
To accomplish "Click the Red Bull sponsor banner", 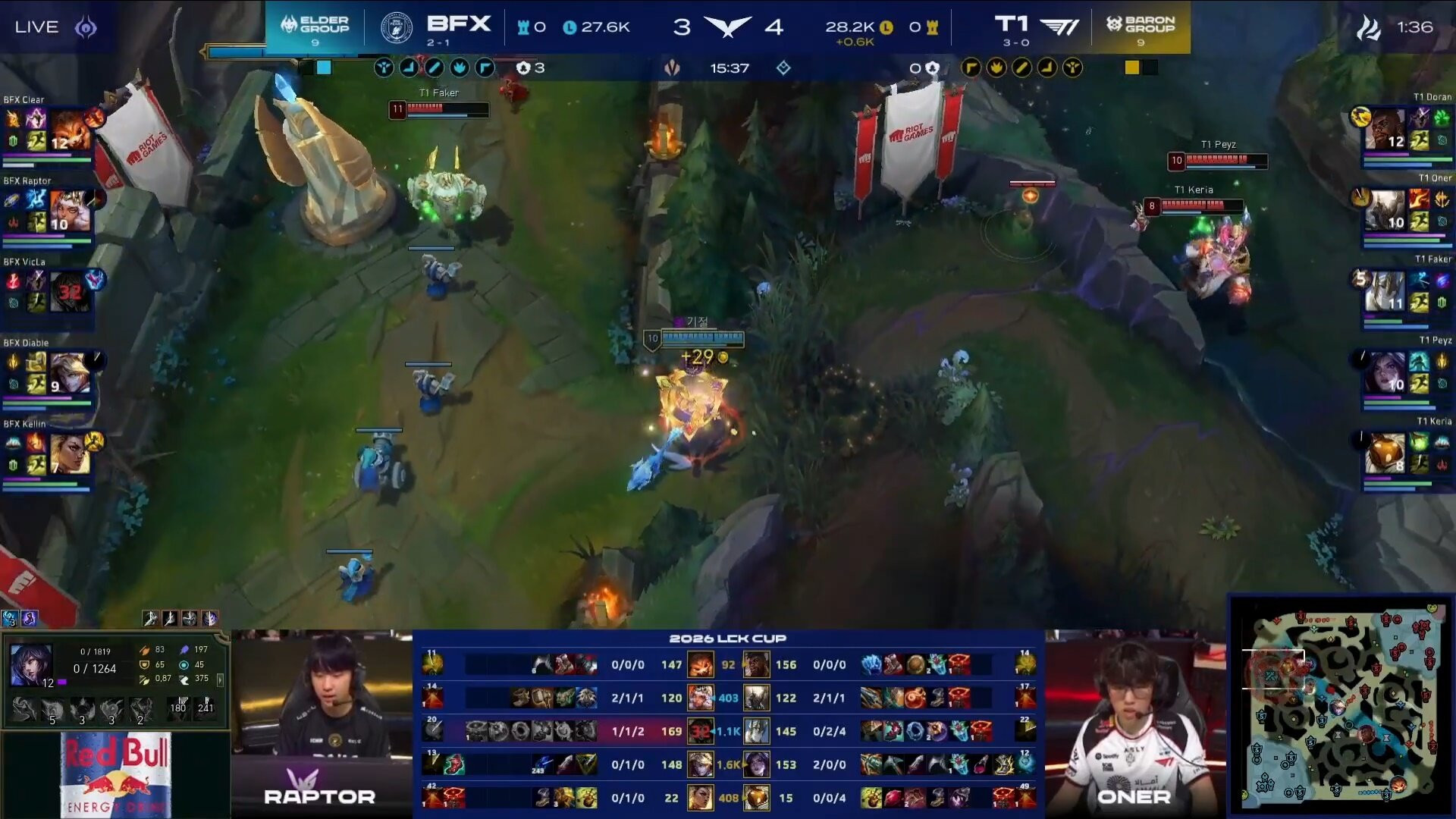I will point(115,773).
